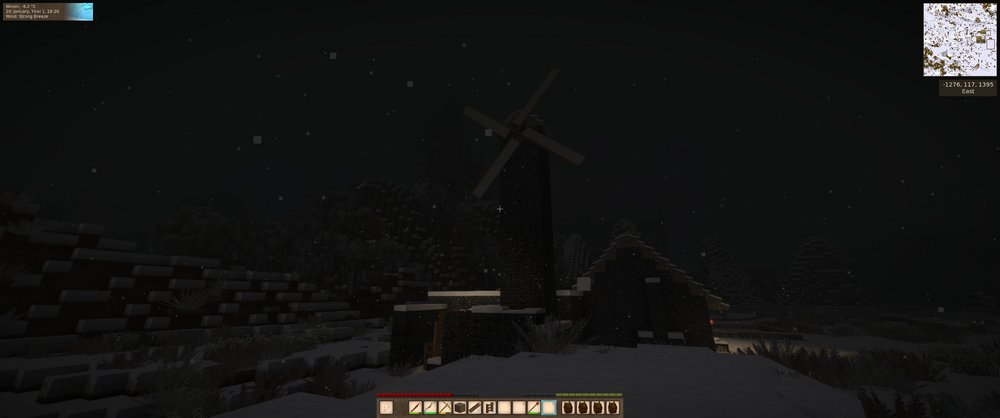Screen dimensions: 1000x418
Task: Click the highlighted active hotbar slot
Action: pos(549,407)
